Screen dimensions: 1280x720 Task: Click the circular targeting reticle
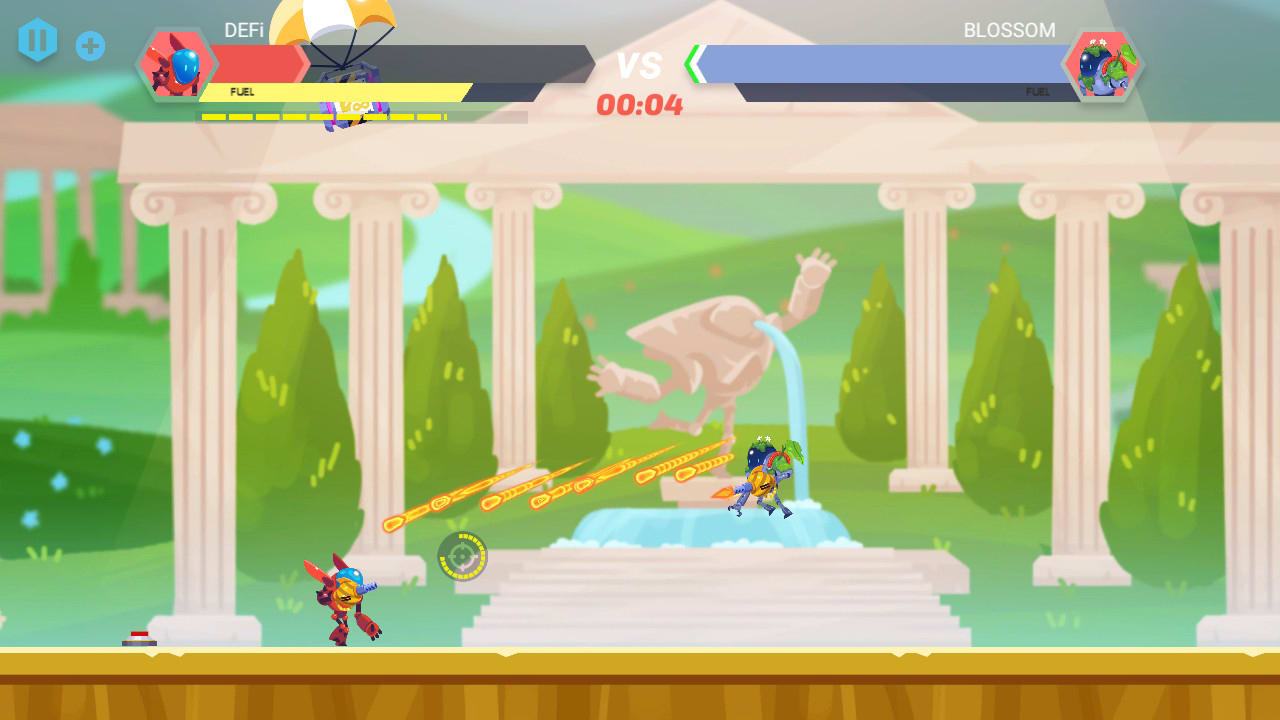click(461, 557)
